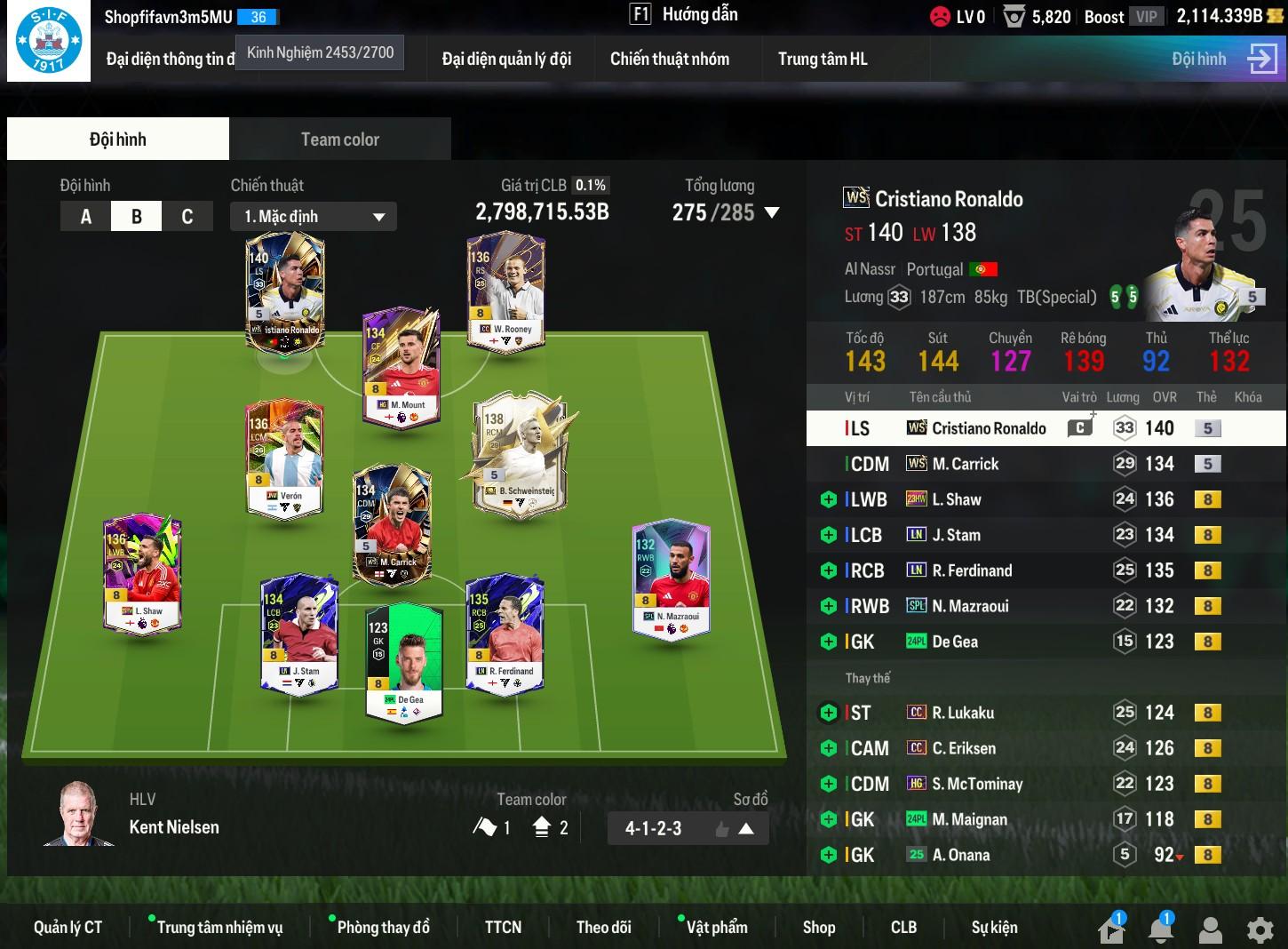Open the settings gear icon

(1260, 929)
